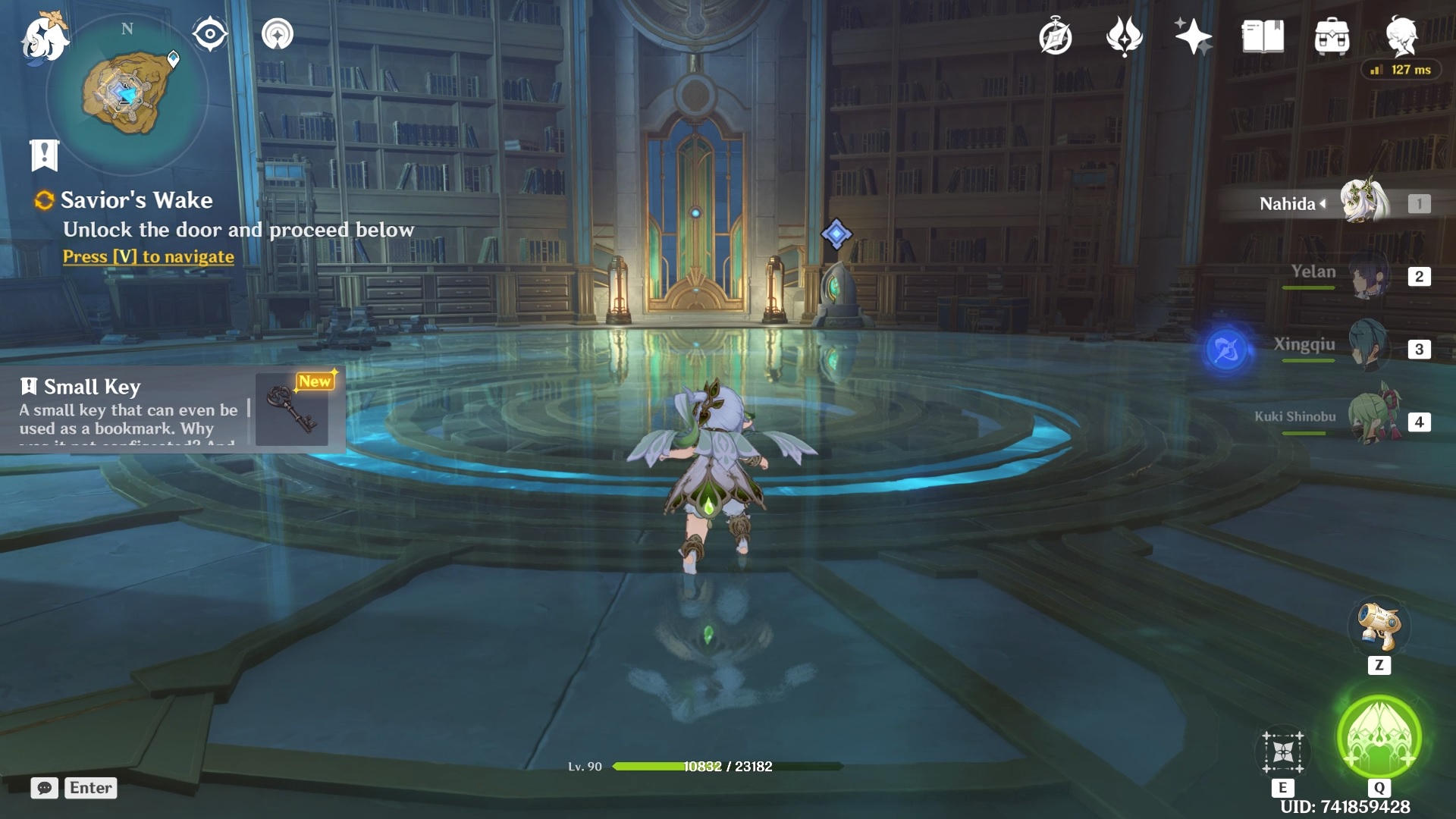The image size is (1456, 819).
Task: Open the Inventory backpack
Action: pos(1332,36)
